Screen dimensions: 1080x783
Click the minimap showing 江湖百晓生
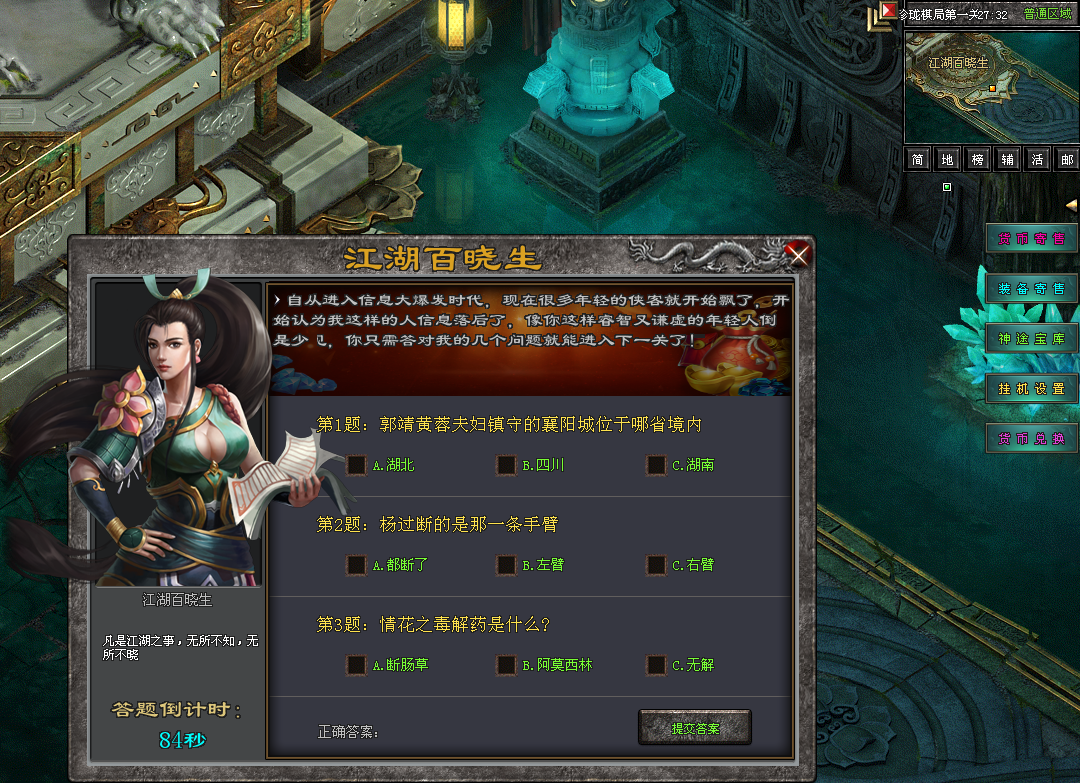click(x=990, y=86)
